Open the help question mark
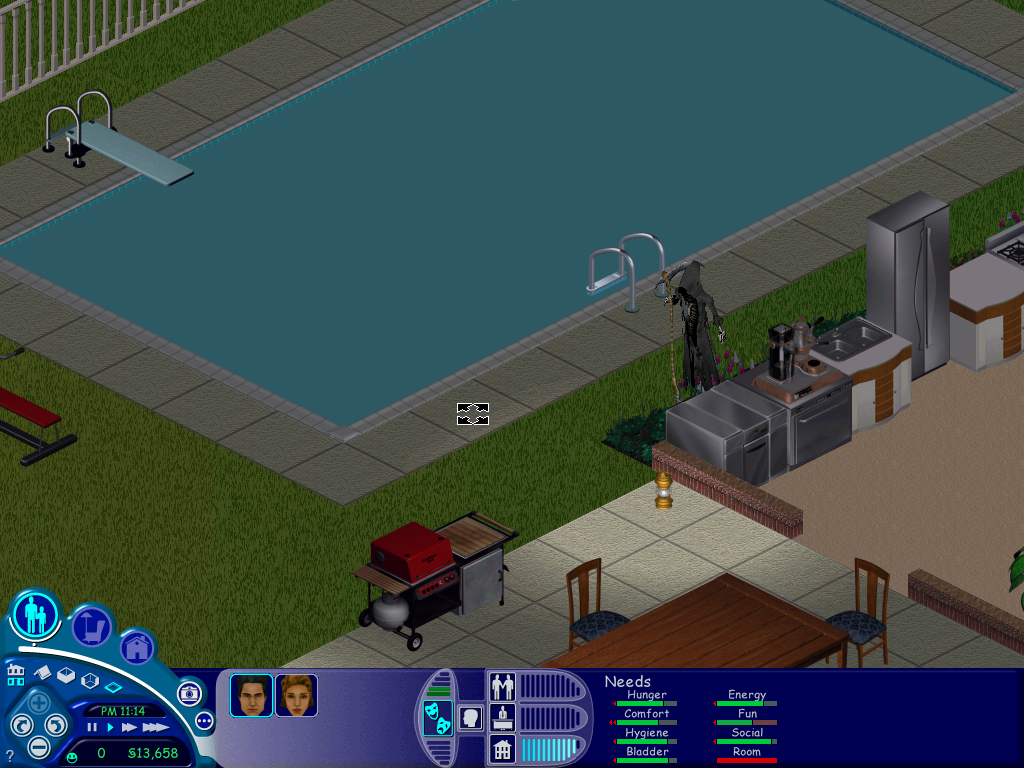 pyautogui.click(x=10, y=756)
